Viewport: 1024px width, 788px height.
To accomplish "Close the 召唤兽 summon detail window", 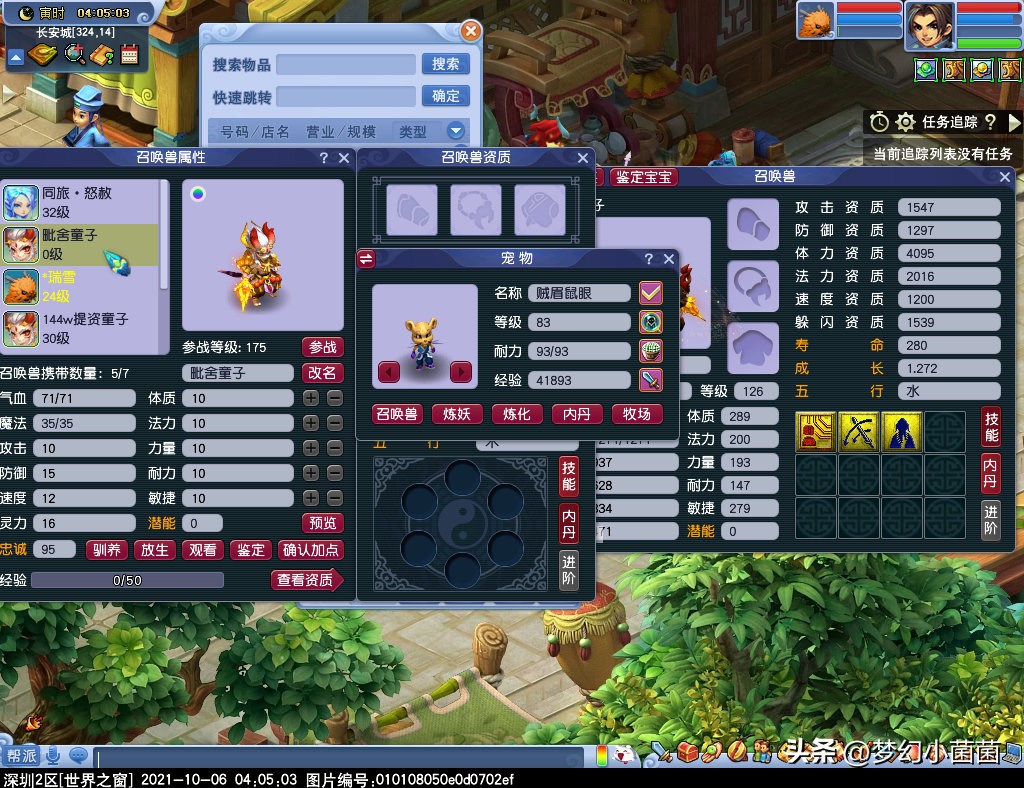I will pyautogui.click(x=1005, y=177).
